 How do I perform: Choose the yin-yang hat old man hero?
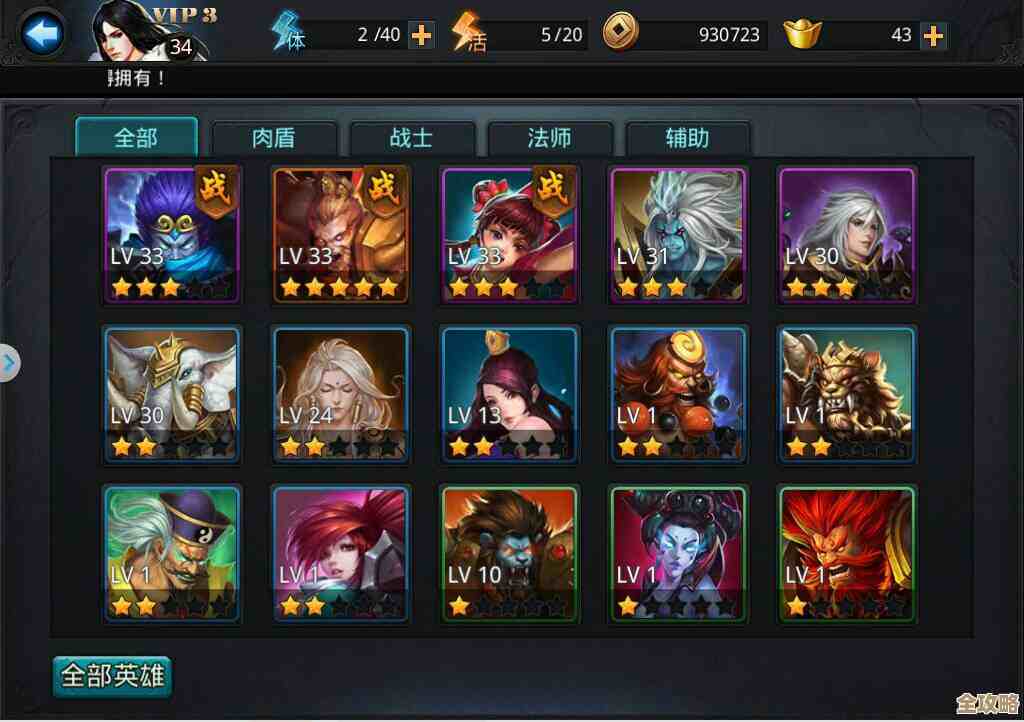pos(172,554)
